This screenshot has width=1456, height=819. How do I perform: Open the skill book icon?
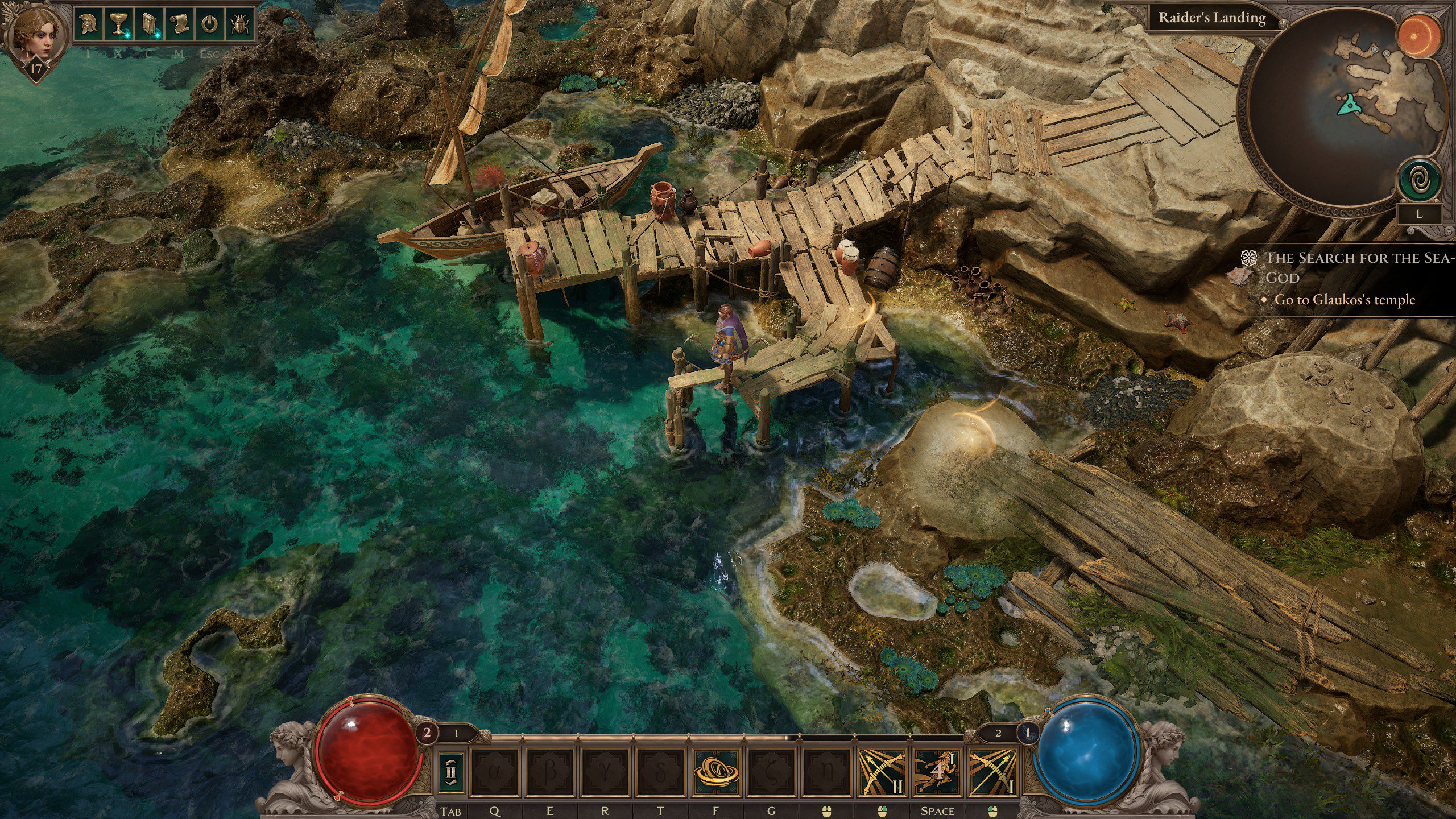point(149,23)
